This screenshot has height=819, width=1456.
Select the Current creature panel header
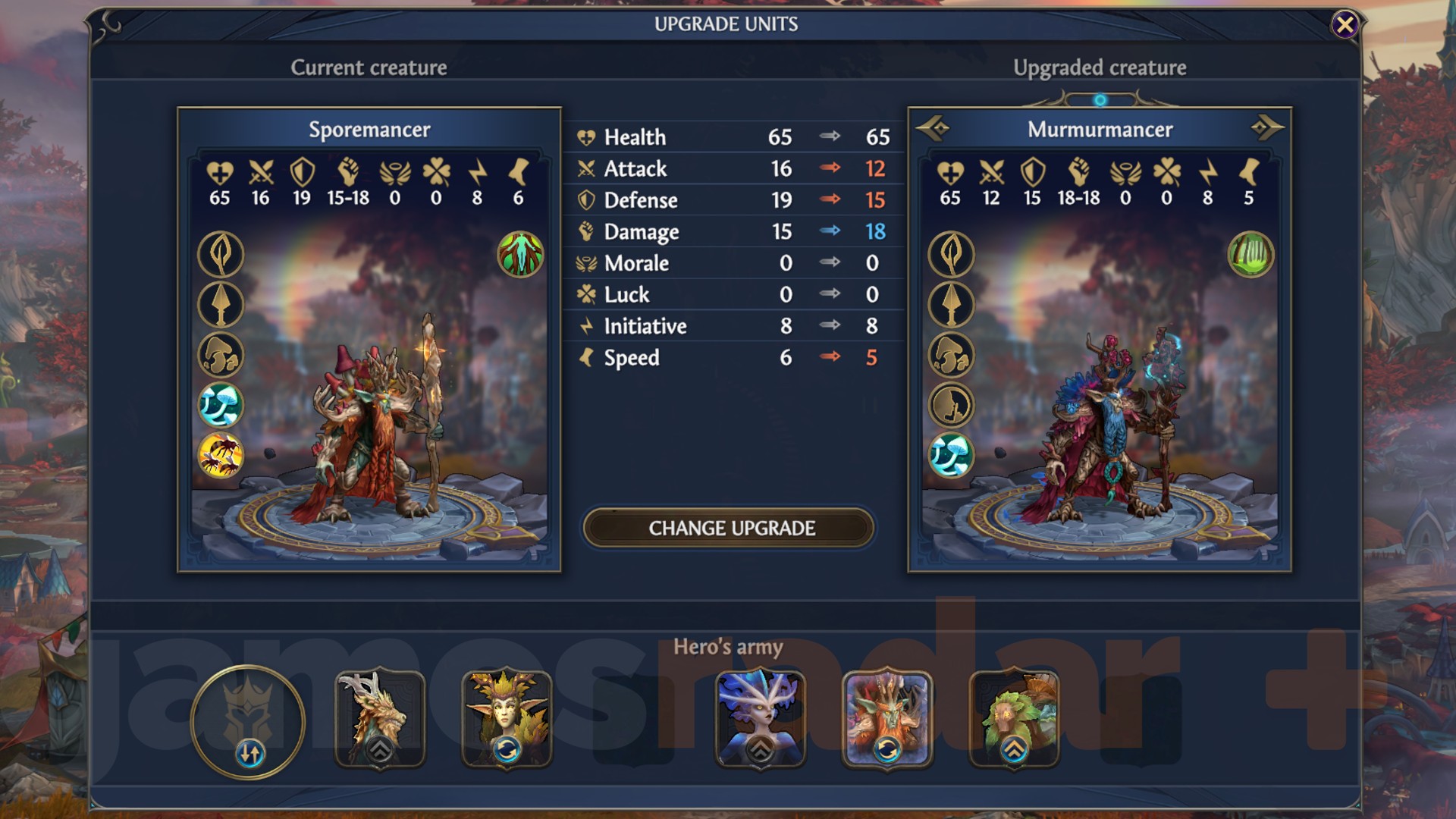tap(369, 67)
